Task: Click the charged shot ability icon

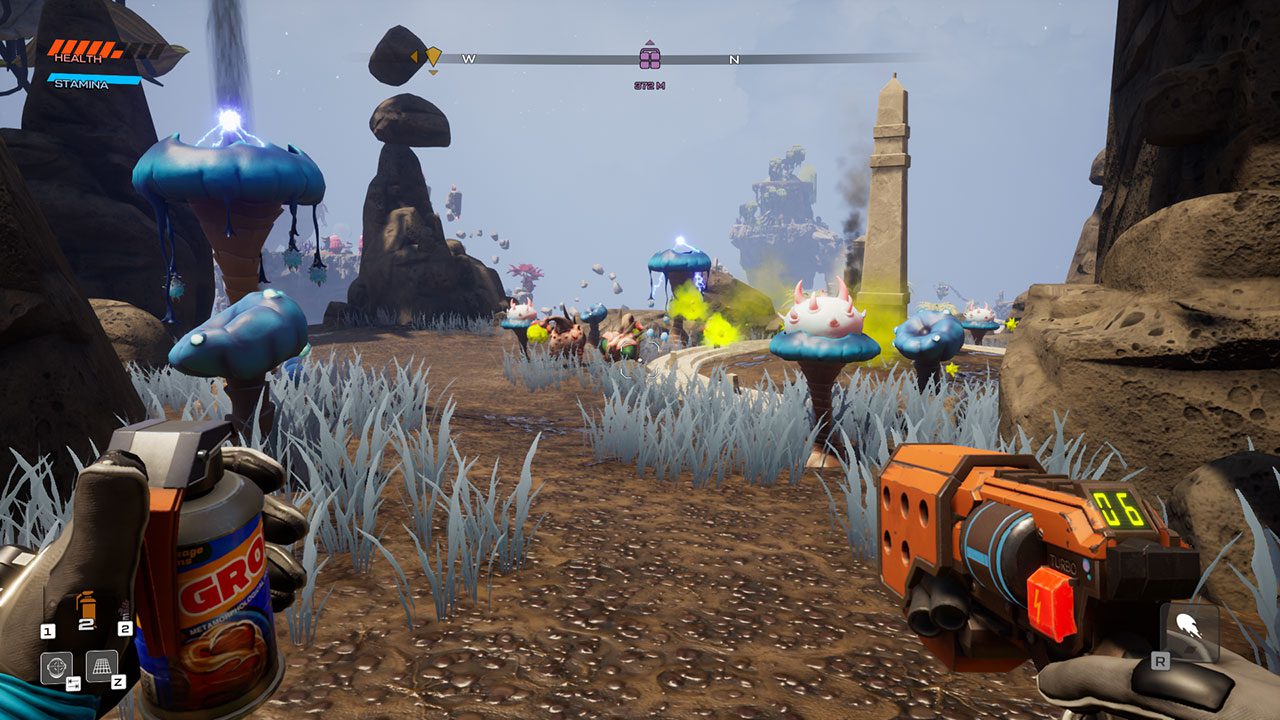Action: point(1189,631)
